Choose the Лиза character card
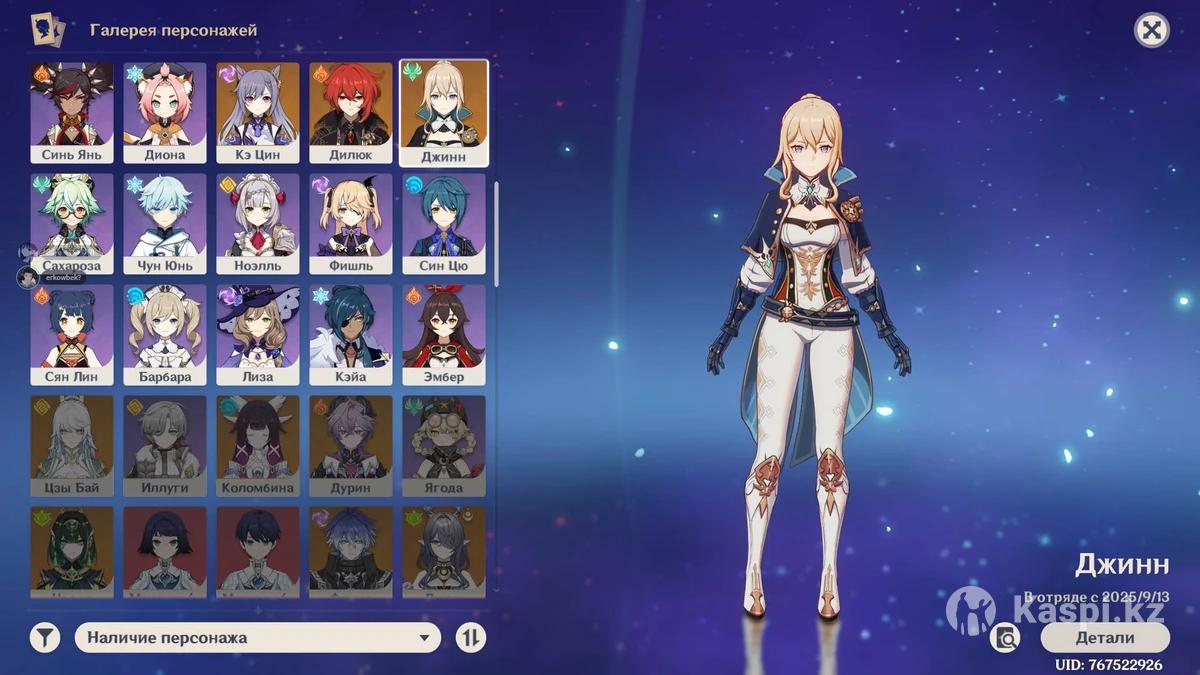 (258, 335)
